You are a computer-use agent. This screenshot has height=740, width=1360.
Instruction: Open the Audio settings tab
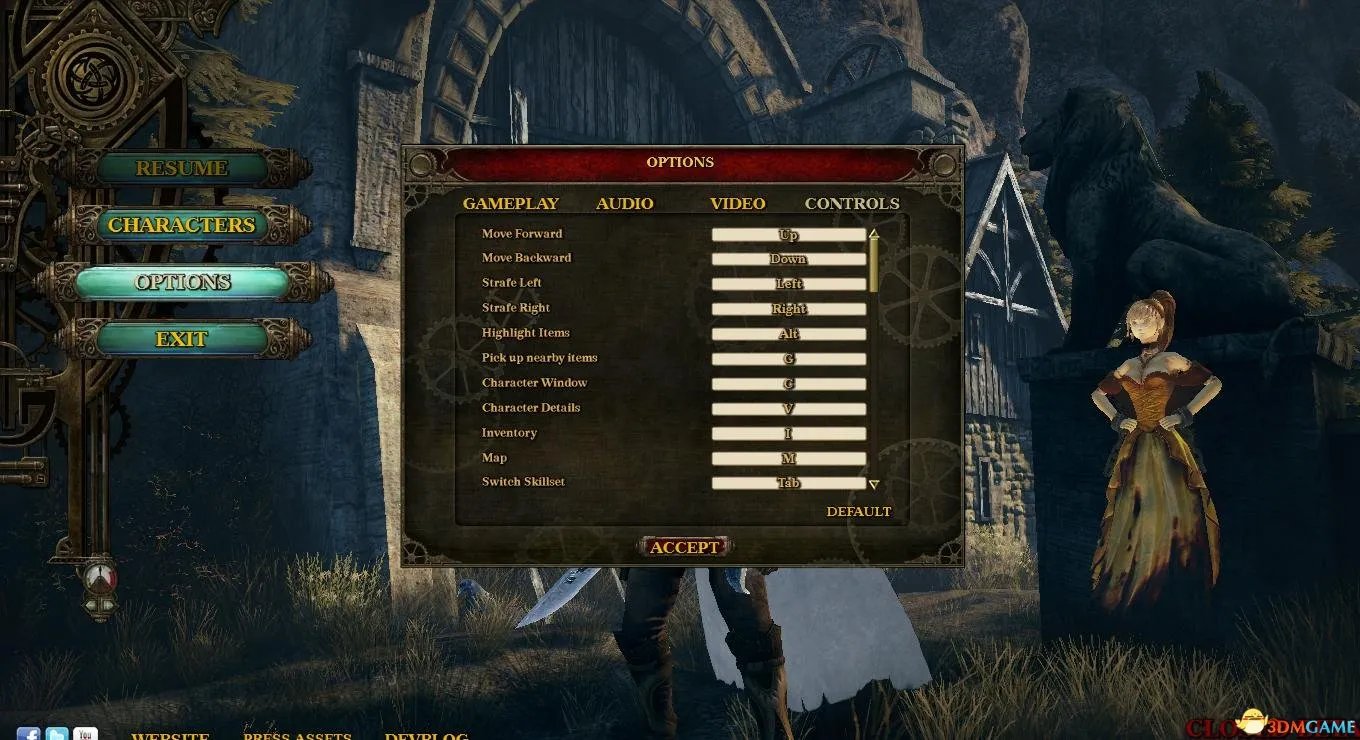coord(625,204)
